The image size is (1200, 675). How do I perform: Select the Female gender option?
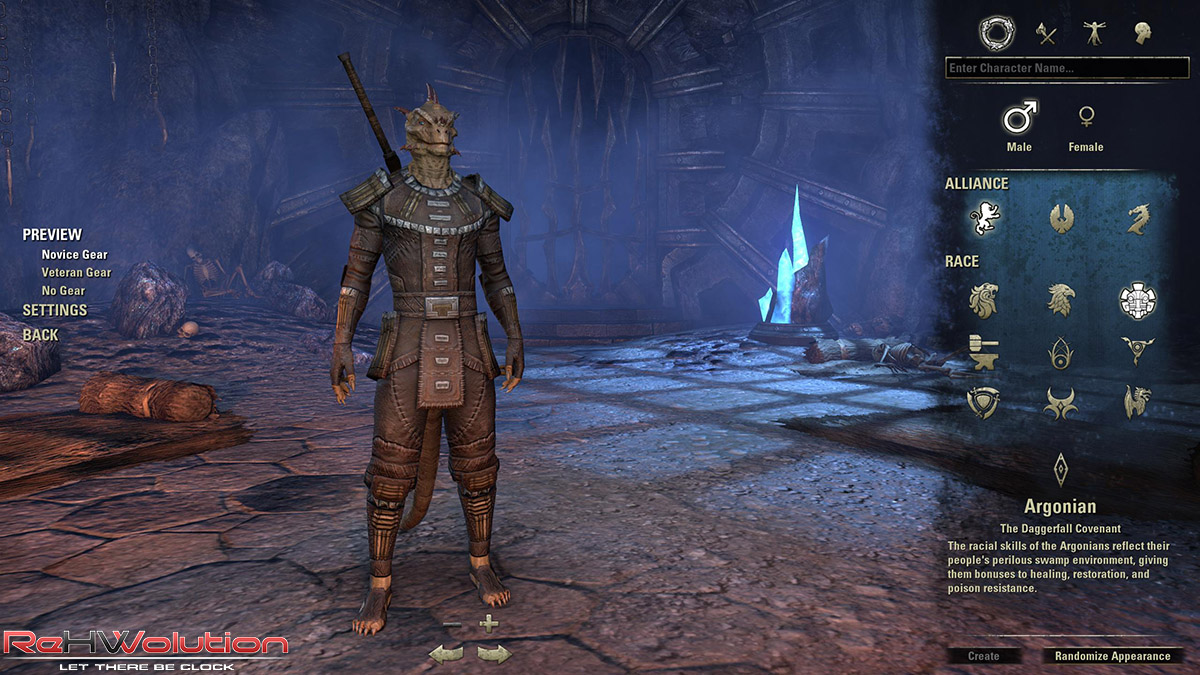pyautogui.click(x=1085, y=118)
